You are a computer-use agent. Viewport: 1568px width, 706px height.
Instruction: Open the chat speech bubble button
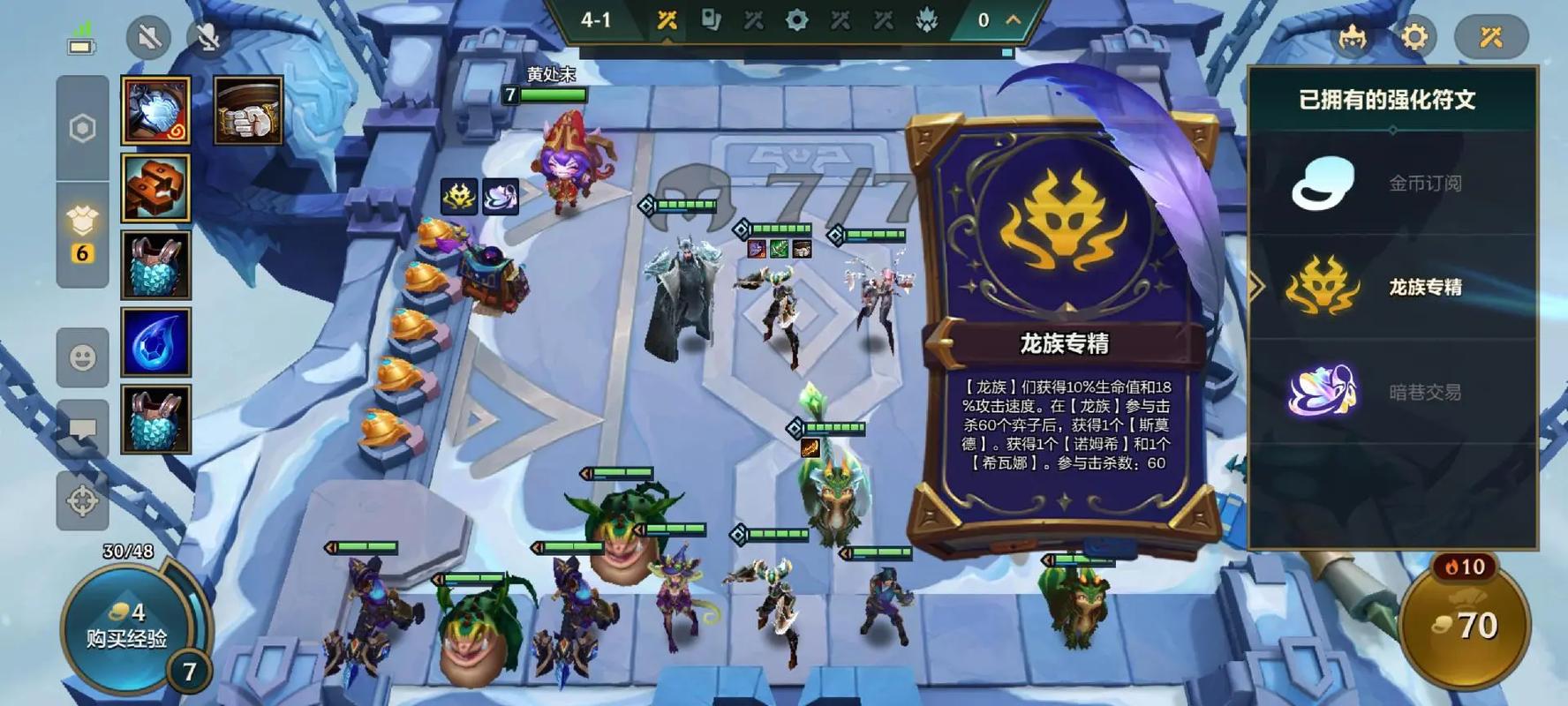click(x=82, y=430)
